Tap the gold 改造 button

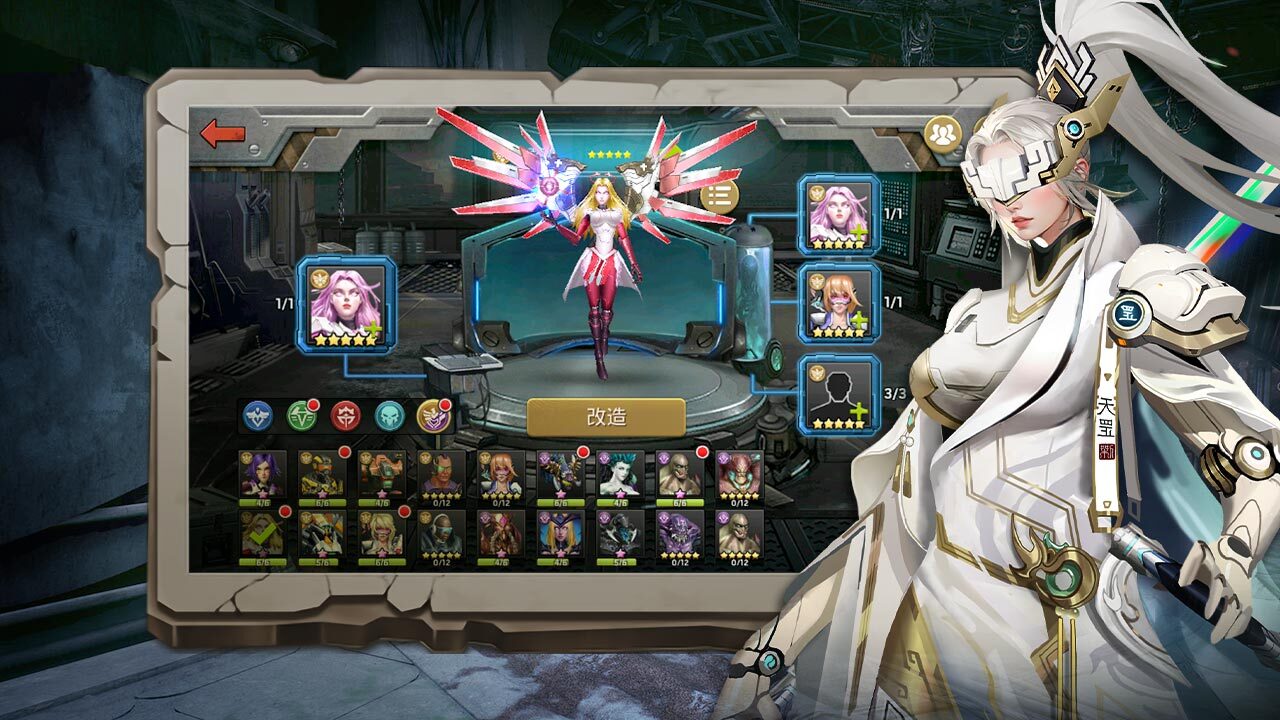pos(606,417)
